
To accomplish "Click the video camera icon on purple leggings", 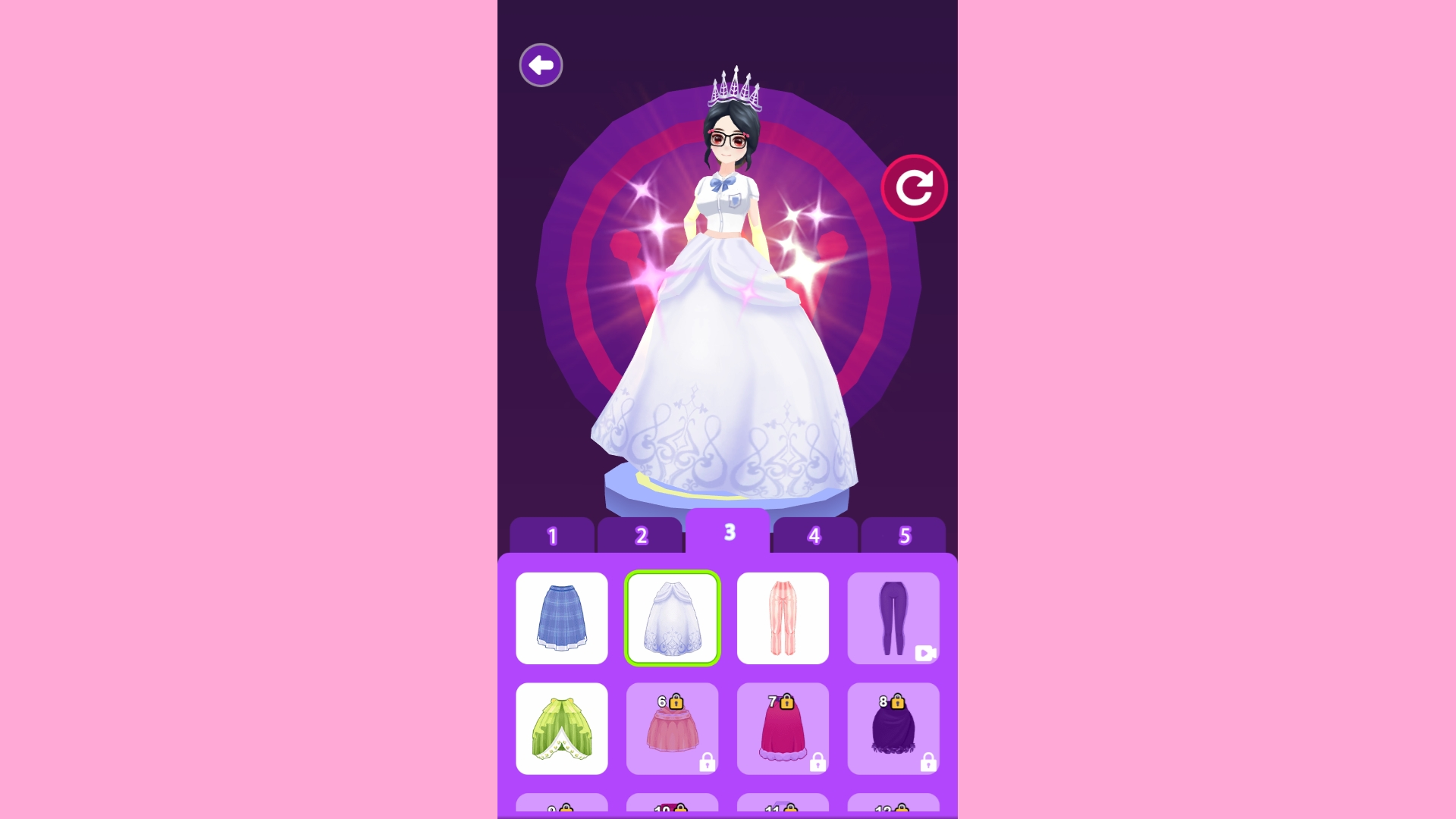I will [x=924, y=653].
